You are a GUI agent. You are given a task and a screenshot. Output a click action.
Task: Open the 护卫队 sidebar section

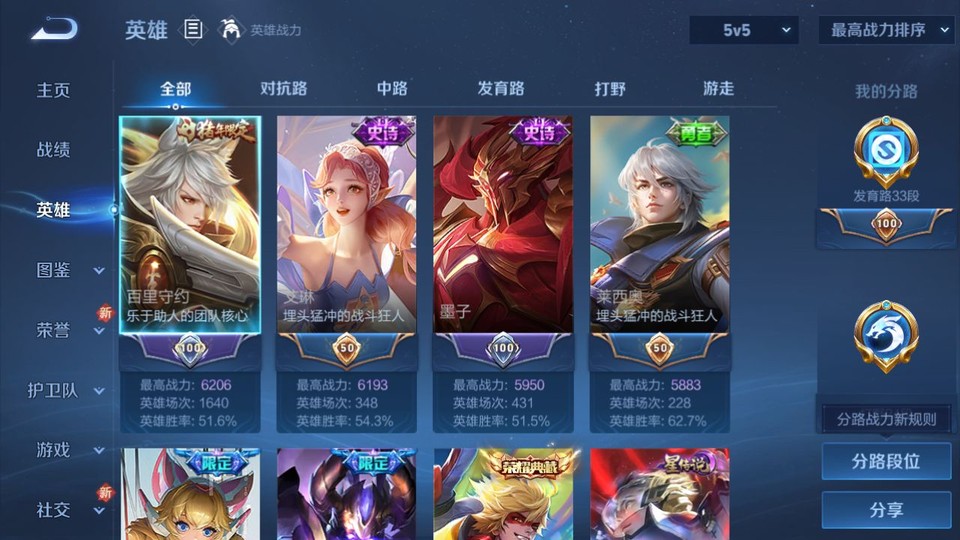(68, 390)
